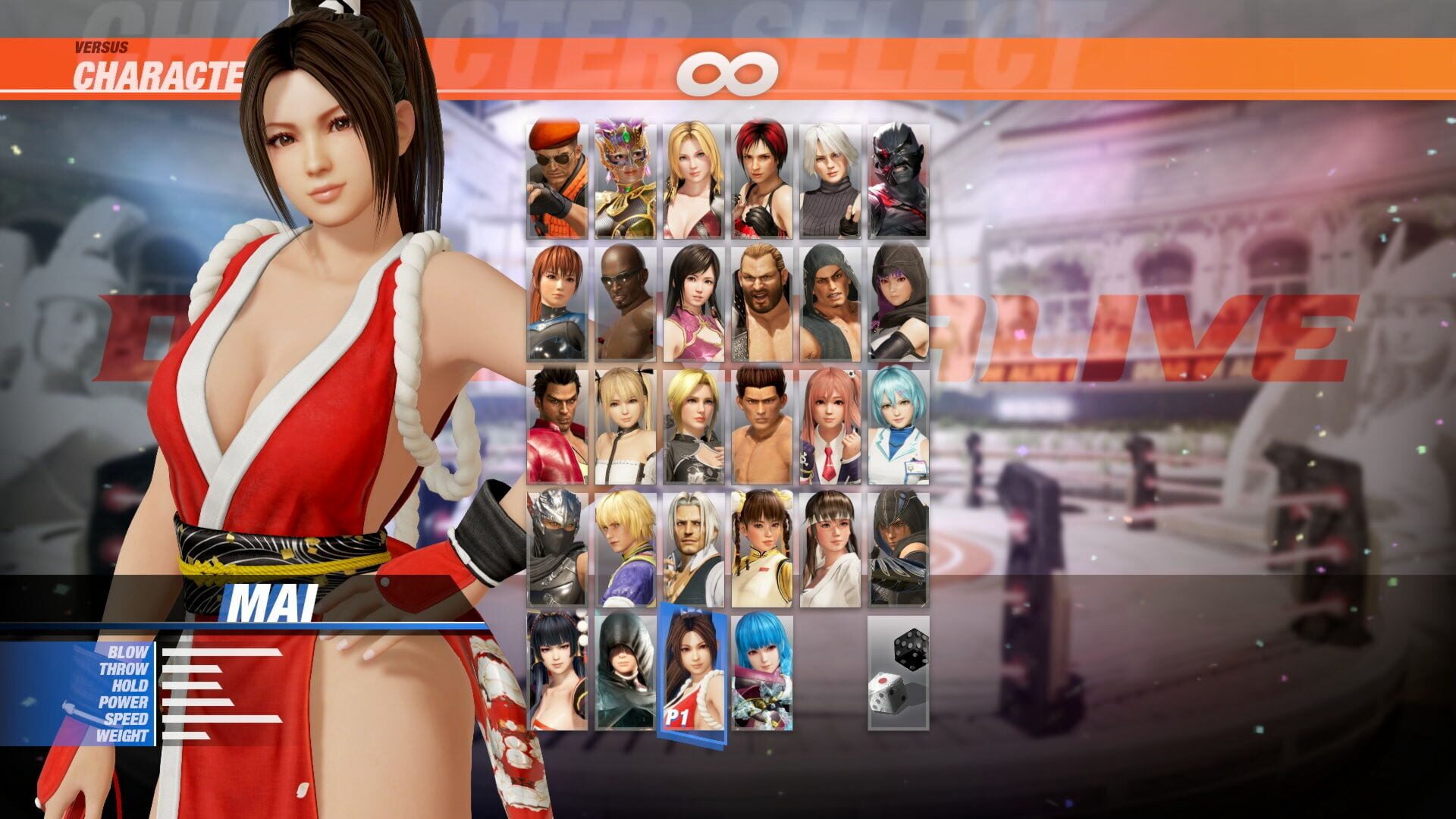Click the infinity symbol at top center

tap(728, 72)
